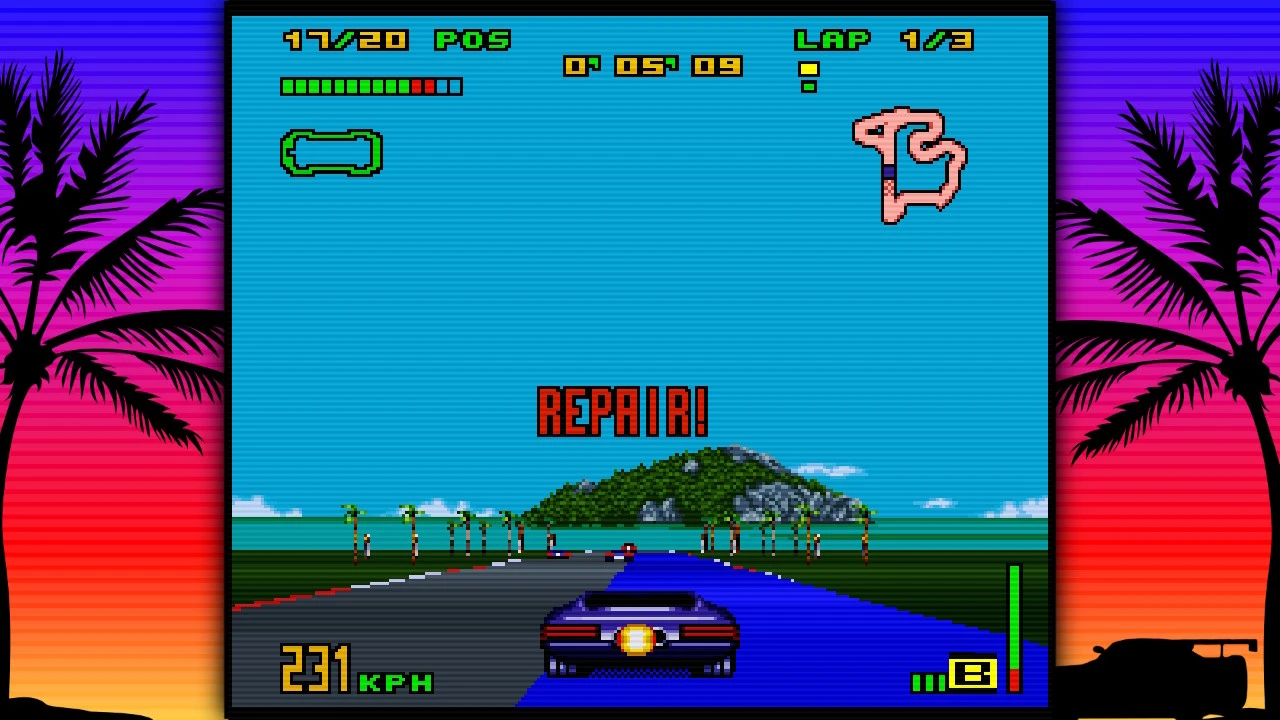Viewport: 1280px width, 720px height.
Task: Expand the race timer reading 0'05'09
Action: (x=655, y=64)
